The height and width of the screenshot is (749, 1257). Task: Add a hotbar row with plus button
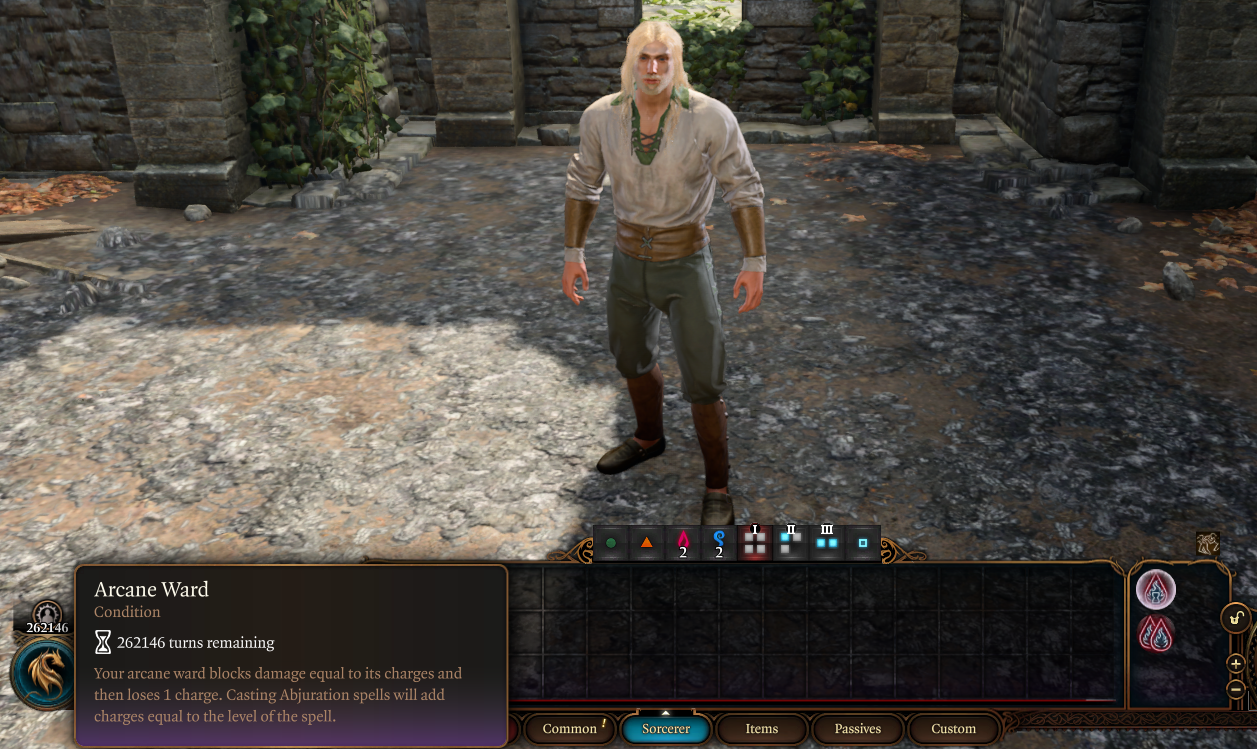1236,664
